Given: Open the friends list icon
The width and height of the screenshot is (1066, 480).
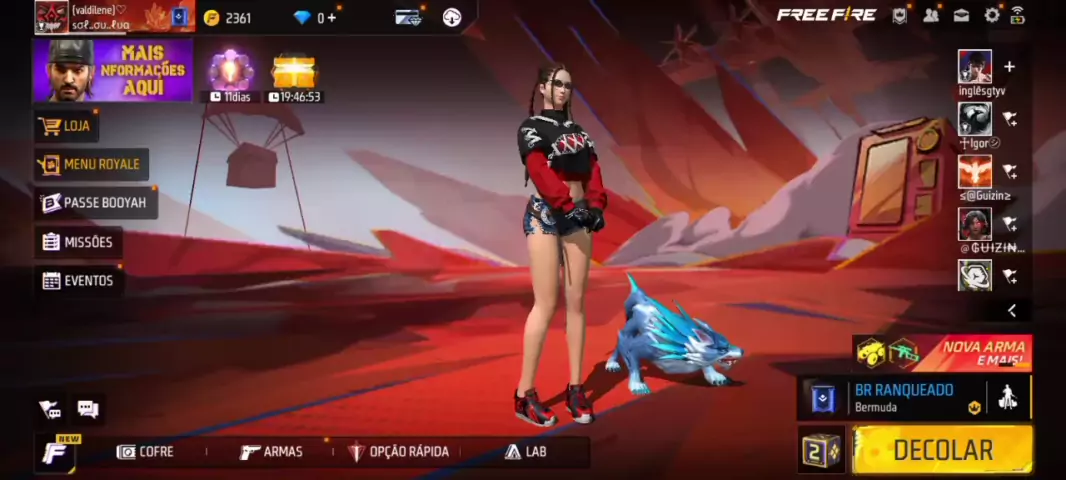Looking at the screenshot, I should pos(931,15).
